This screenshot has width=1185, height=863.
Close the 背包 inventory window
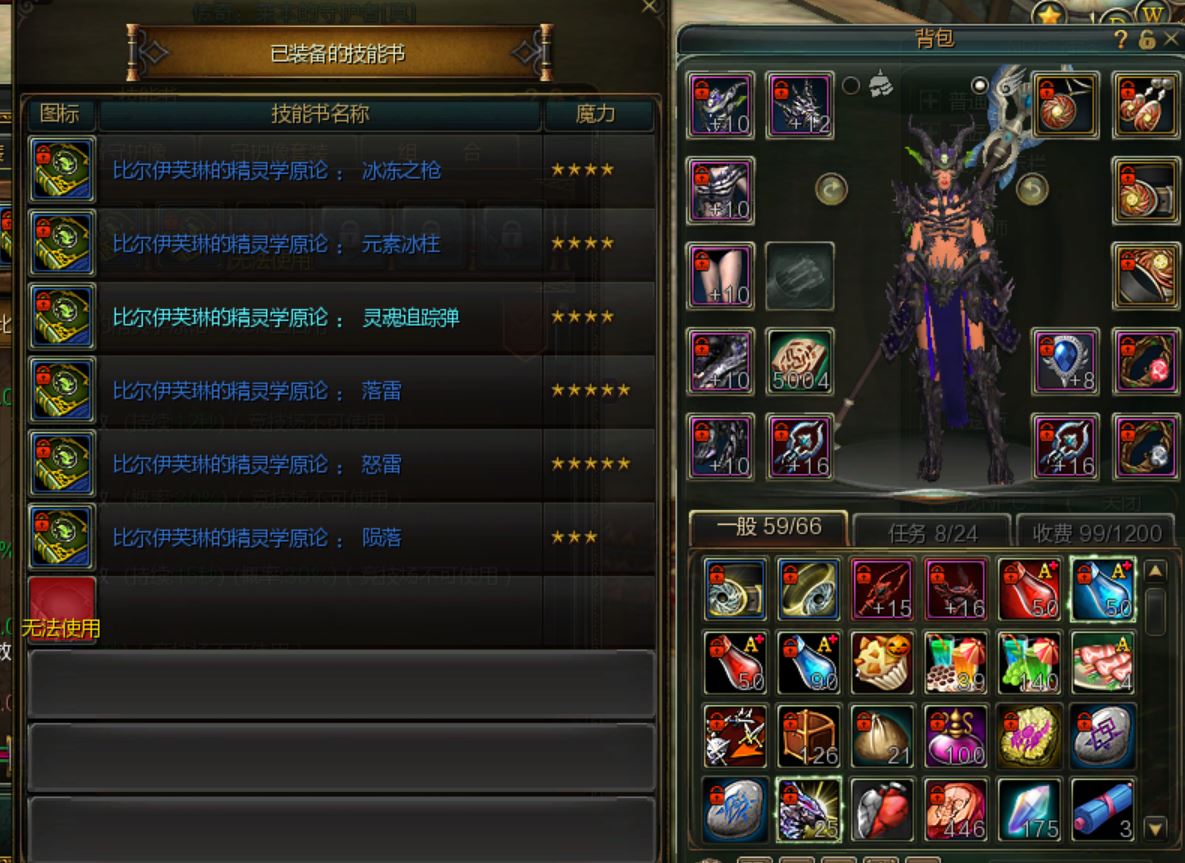(1171, 39)
